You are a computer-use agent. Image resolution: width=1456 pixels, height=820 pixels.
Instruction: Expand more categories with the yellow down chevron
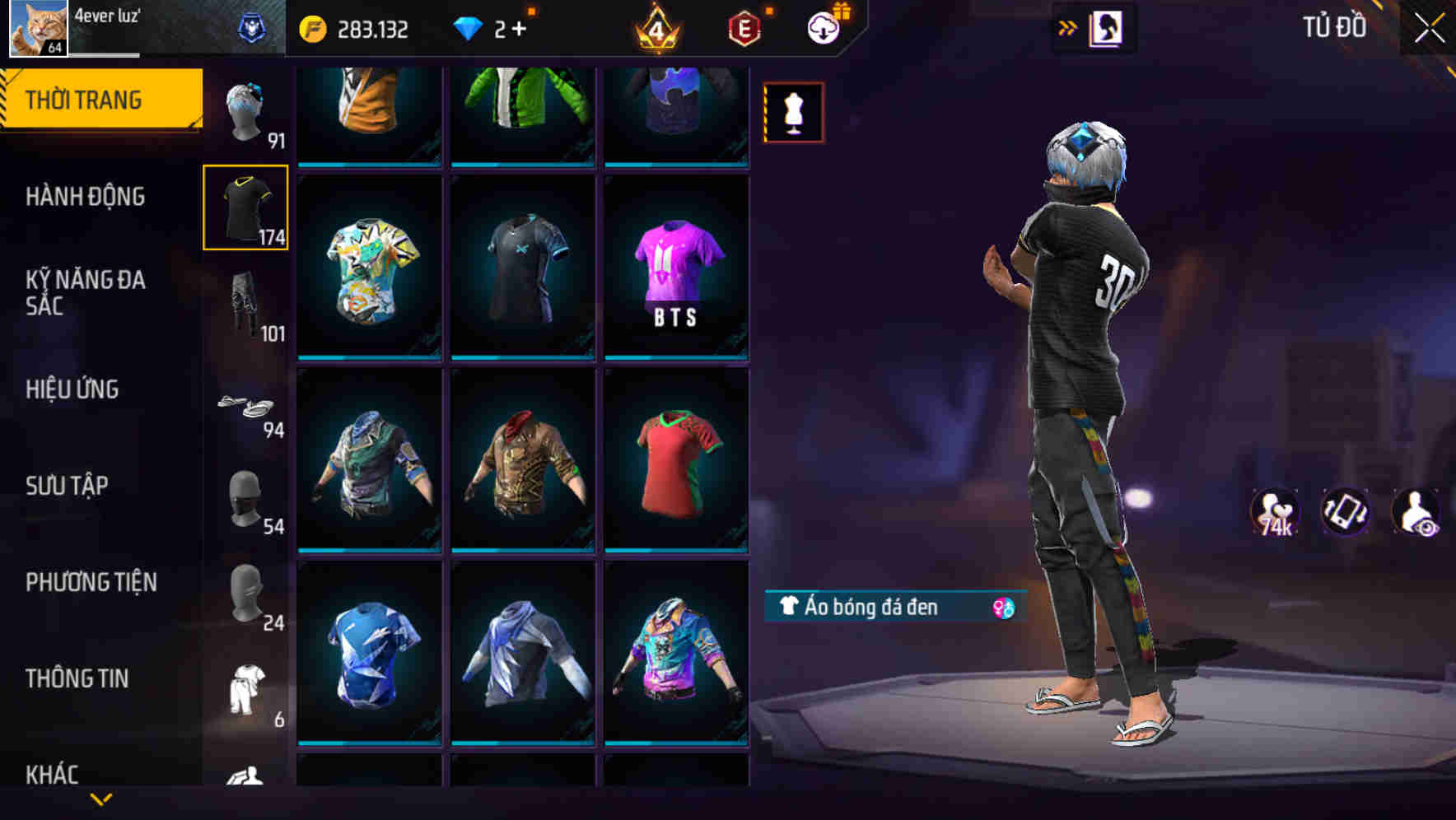point(101,800)
